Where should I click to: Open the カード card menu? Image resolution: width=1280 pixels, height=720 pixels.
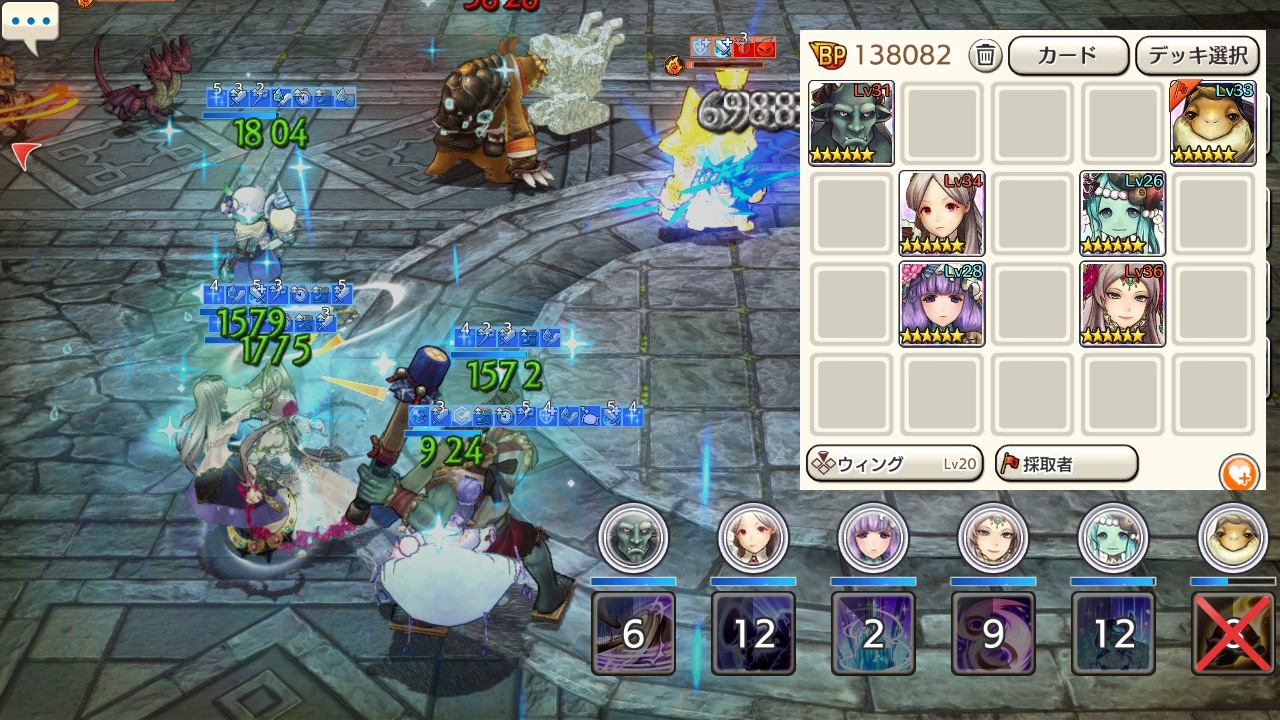[1068, 56]
